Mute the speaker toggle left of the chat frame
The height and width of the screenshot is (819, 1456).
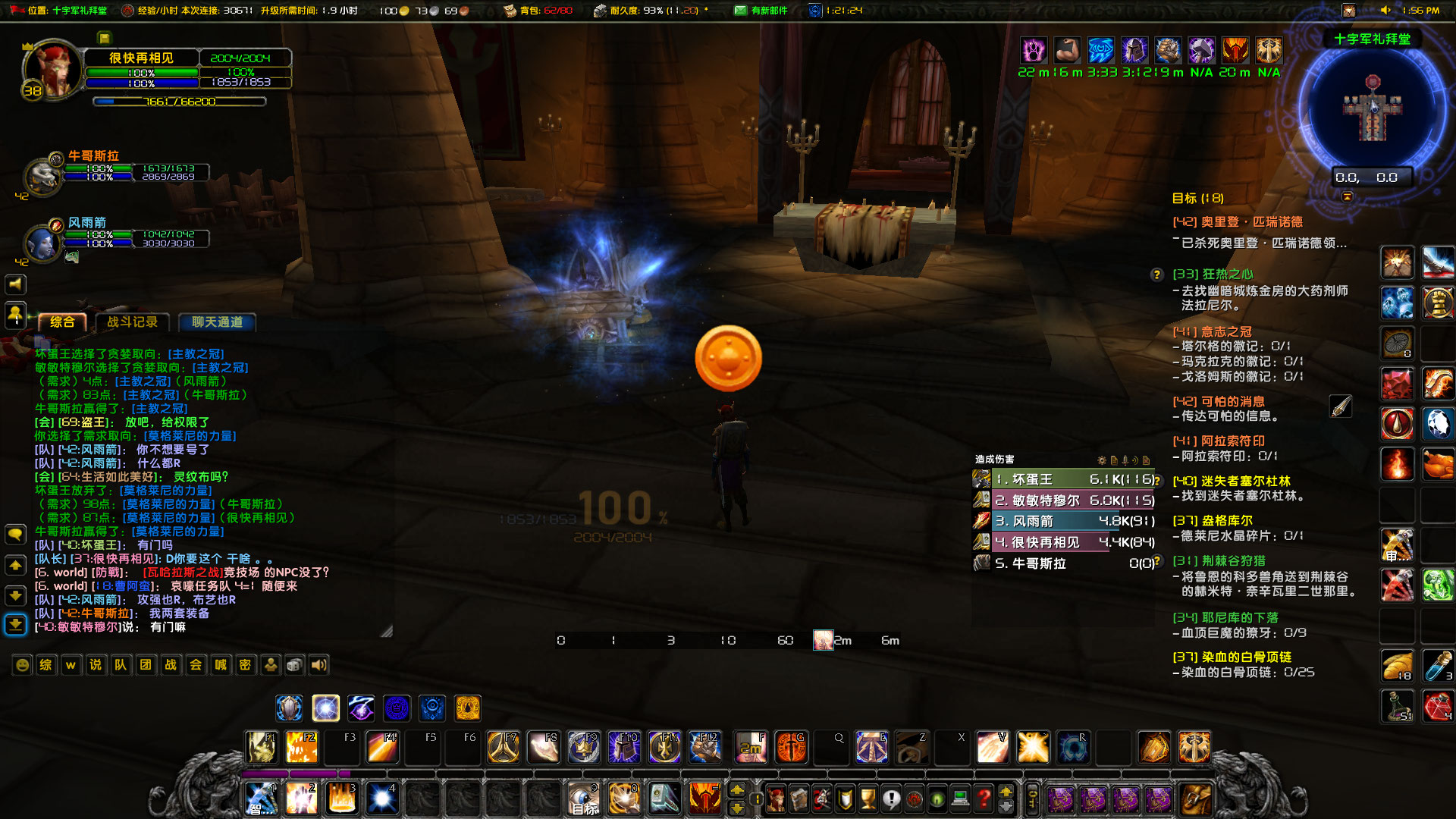pyautogui.click(x=14, y=284)
